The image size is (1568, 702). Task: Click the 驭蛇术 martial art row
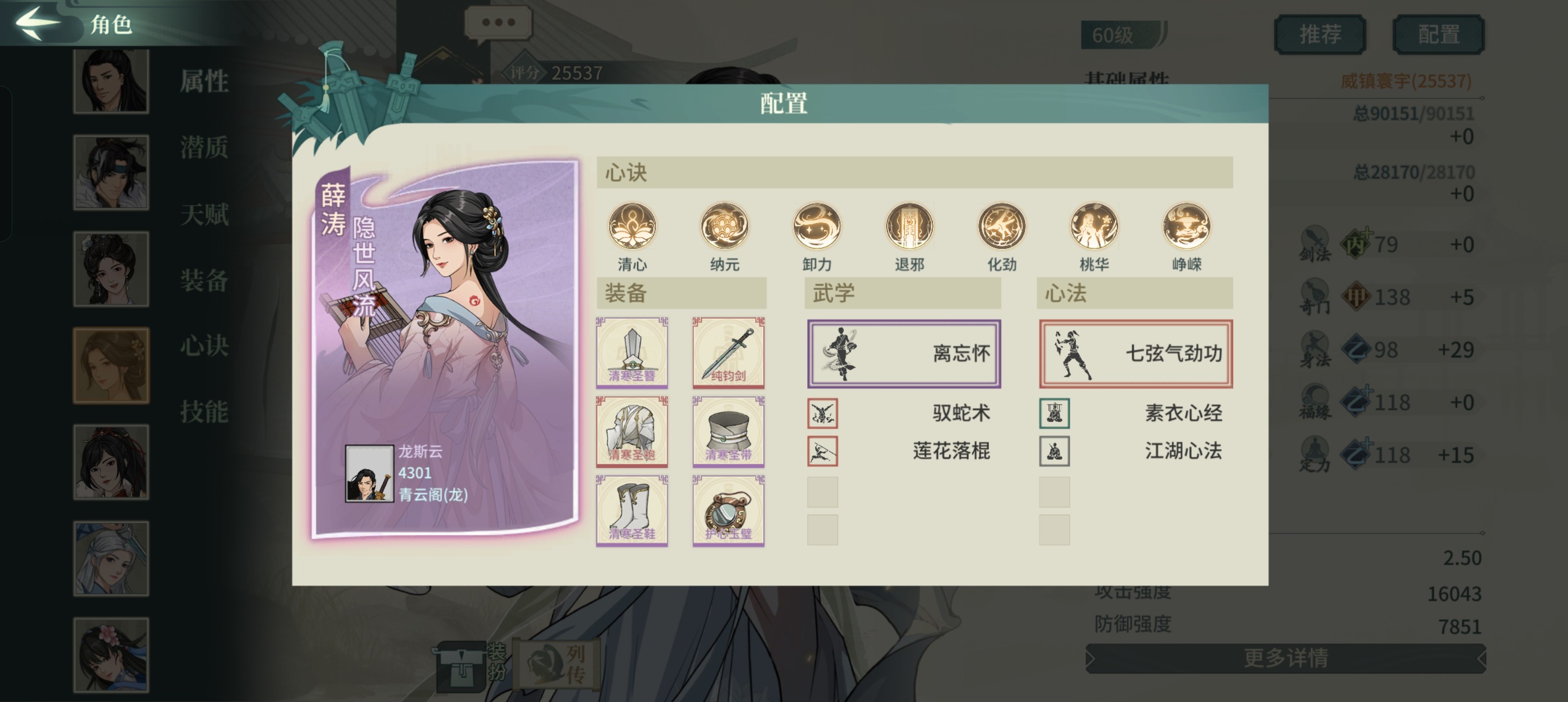click(x=903, y=413)
